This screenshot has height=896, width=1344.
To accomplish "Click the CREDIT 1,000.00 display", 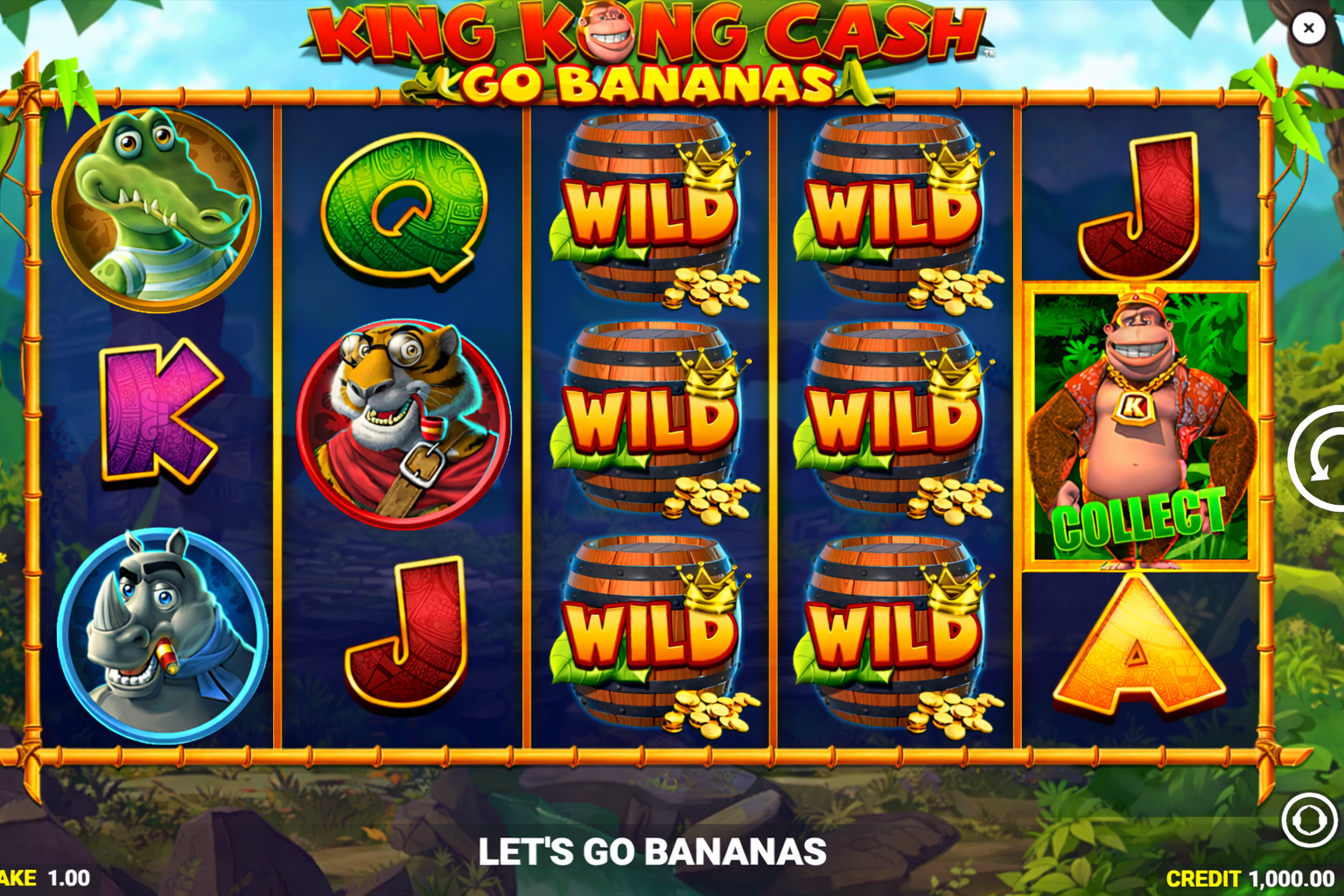I will [1249, 877].
